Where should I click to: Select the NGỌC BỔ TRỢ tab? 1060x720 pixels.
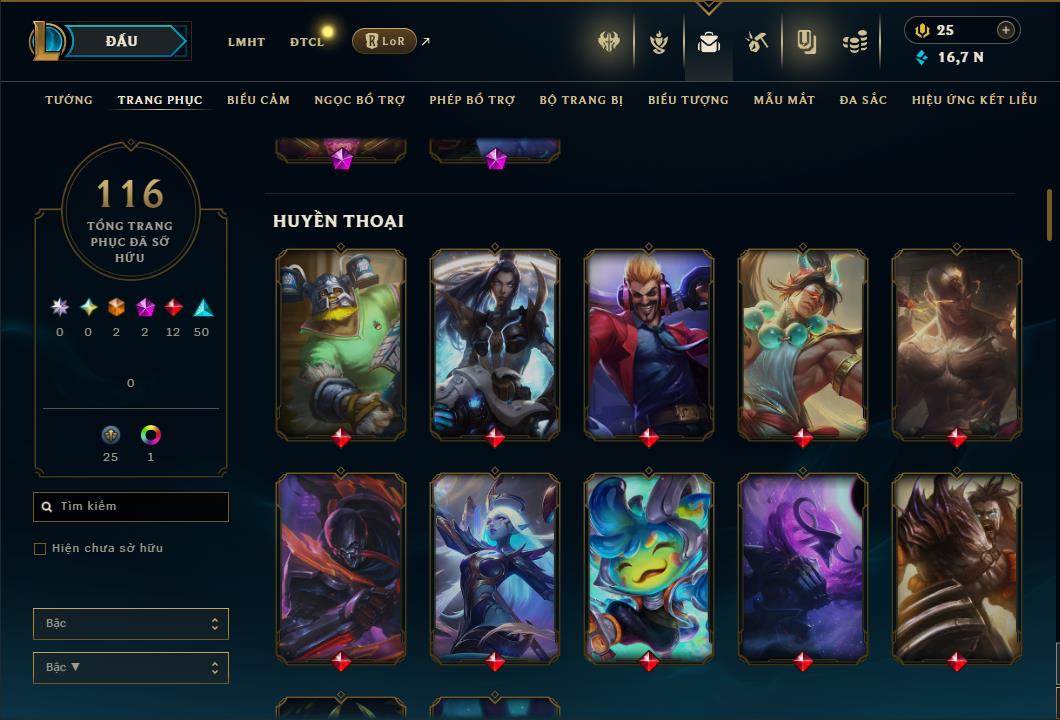360,100
